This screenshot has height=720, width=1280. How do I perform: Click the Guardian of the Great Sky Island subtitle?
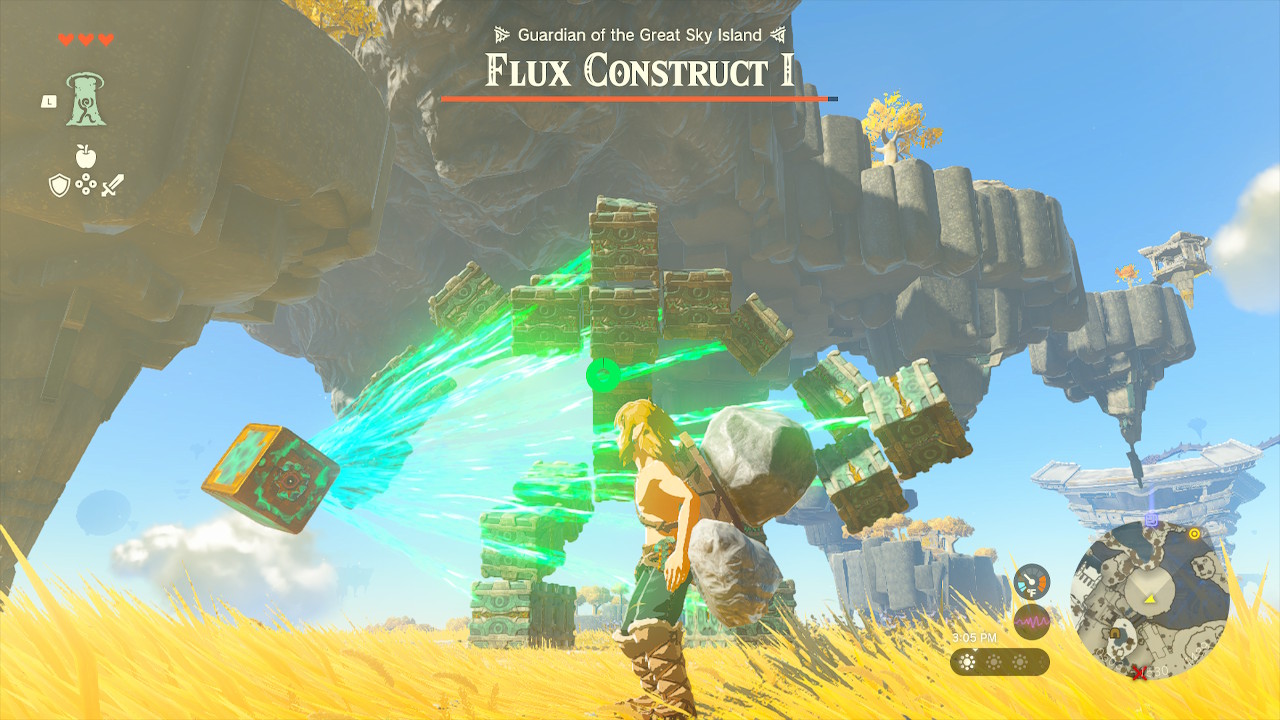pos(637,33)
